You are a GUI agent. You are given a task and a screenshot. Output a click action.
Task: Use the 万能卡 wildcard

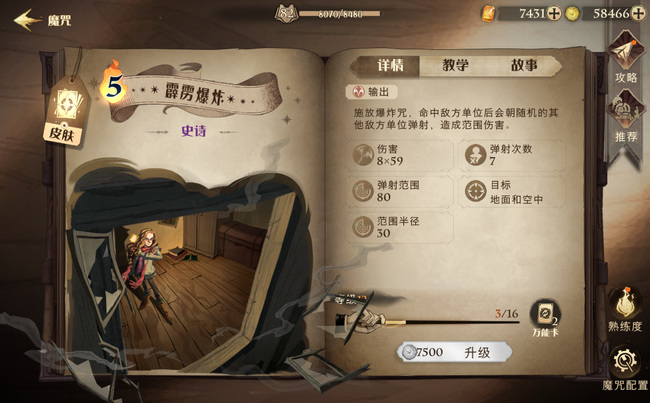pyautogui.click(x=545, y=320)
